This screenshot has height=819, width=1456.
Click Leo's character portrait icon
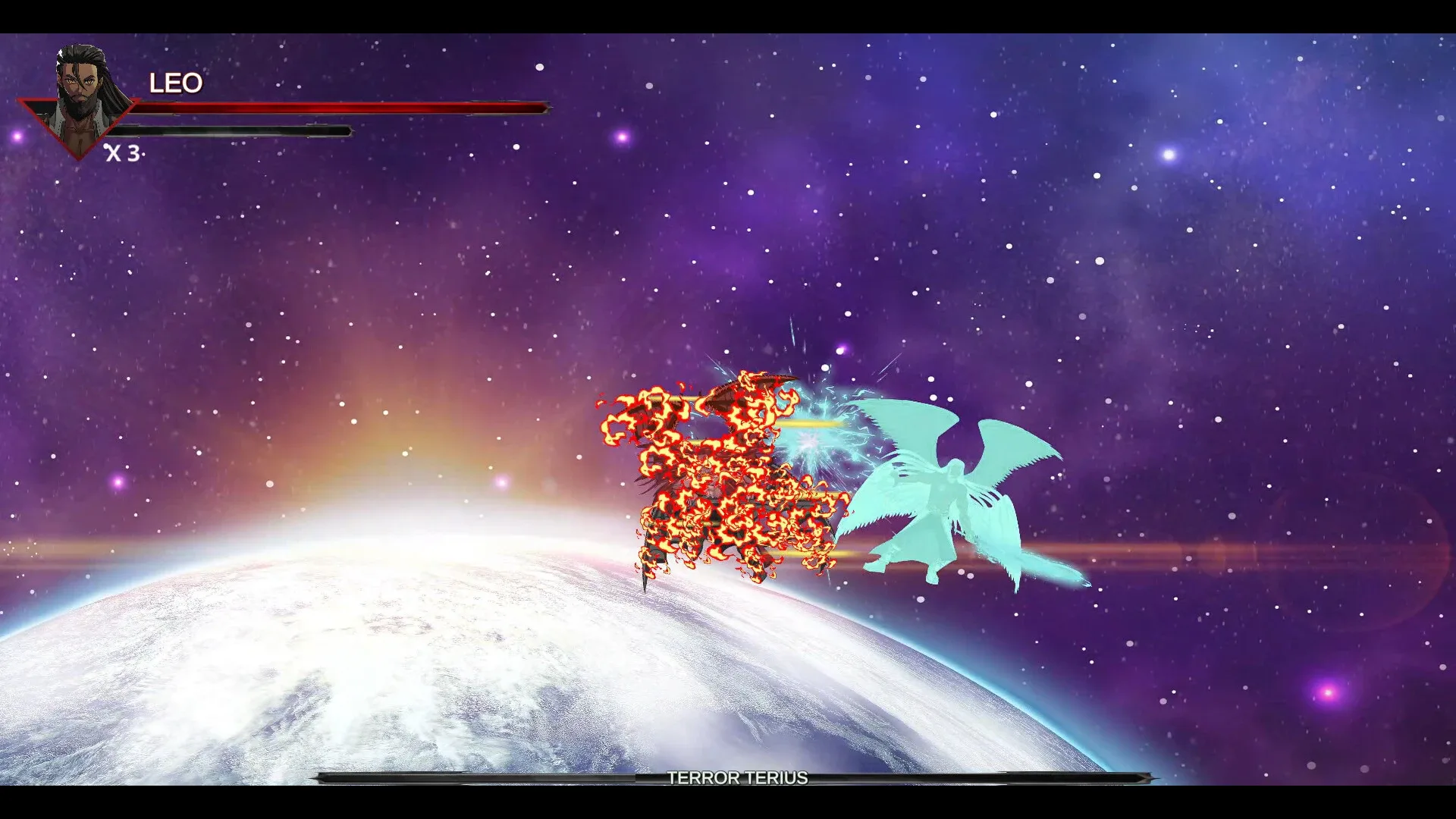[x=83, y=83]
